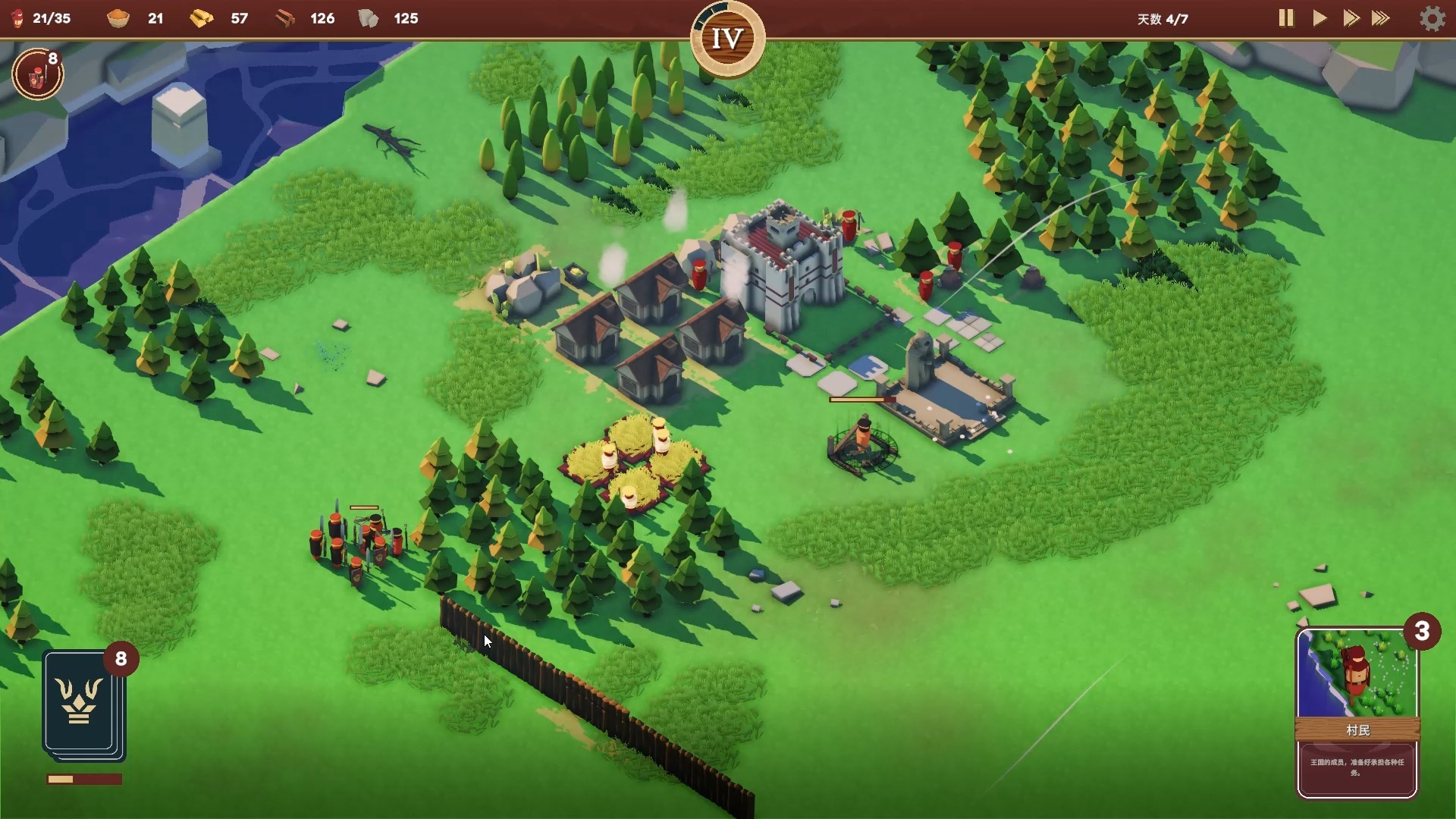Open the settings gear menu

[1432, 18]
